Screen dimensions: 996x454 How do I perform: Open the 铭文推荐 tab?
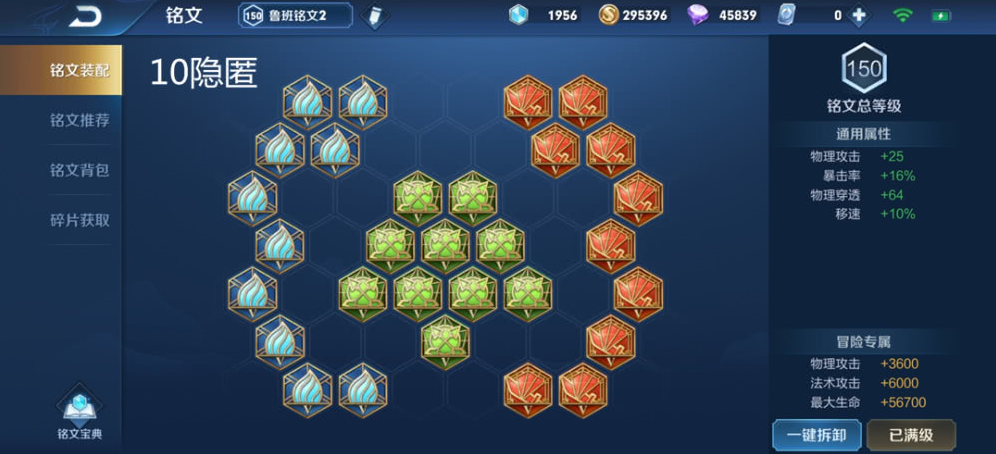coord(79,120)
